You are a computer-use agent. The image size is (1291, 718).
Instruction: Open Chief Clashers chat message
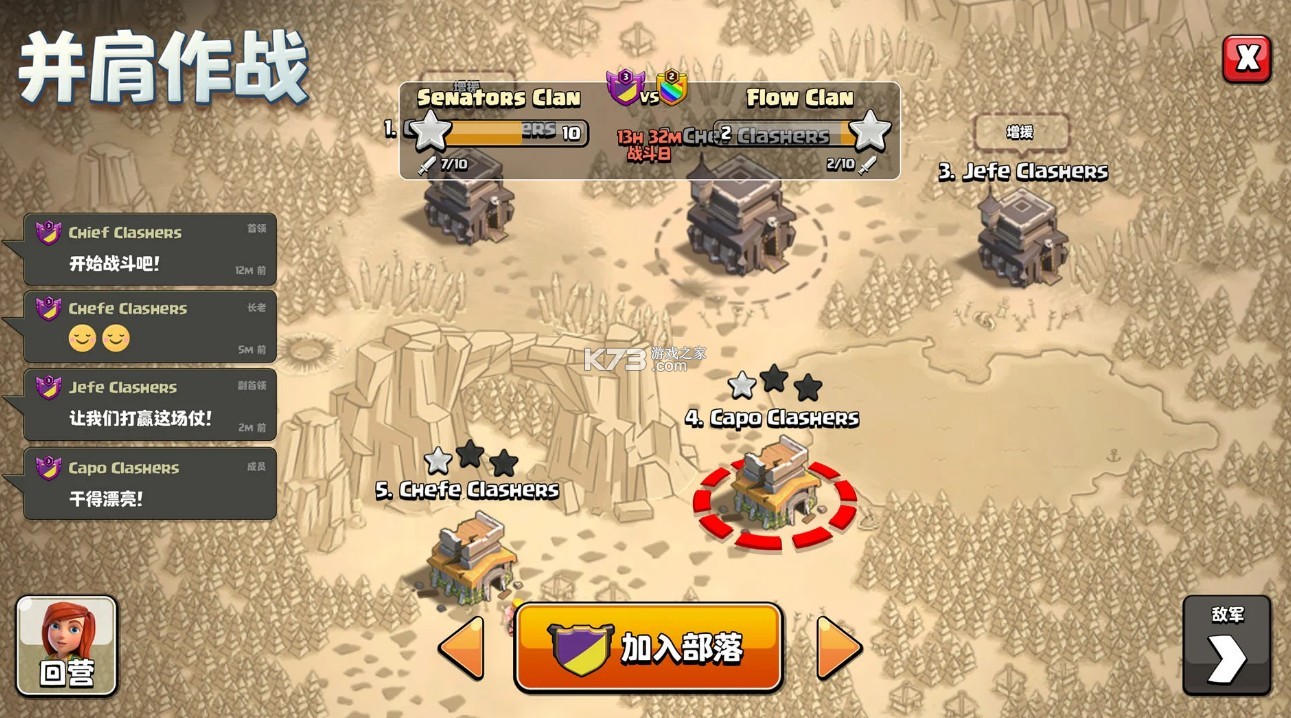(x=150, y=249)
